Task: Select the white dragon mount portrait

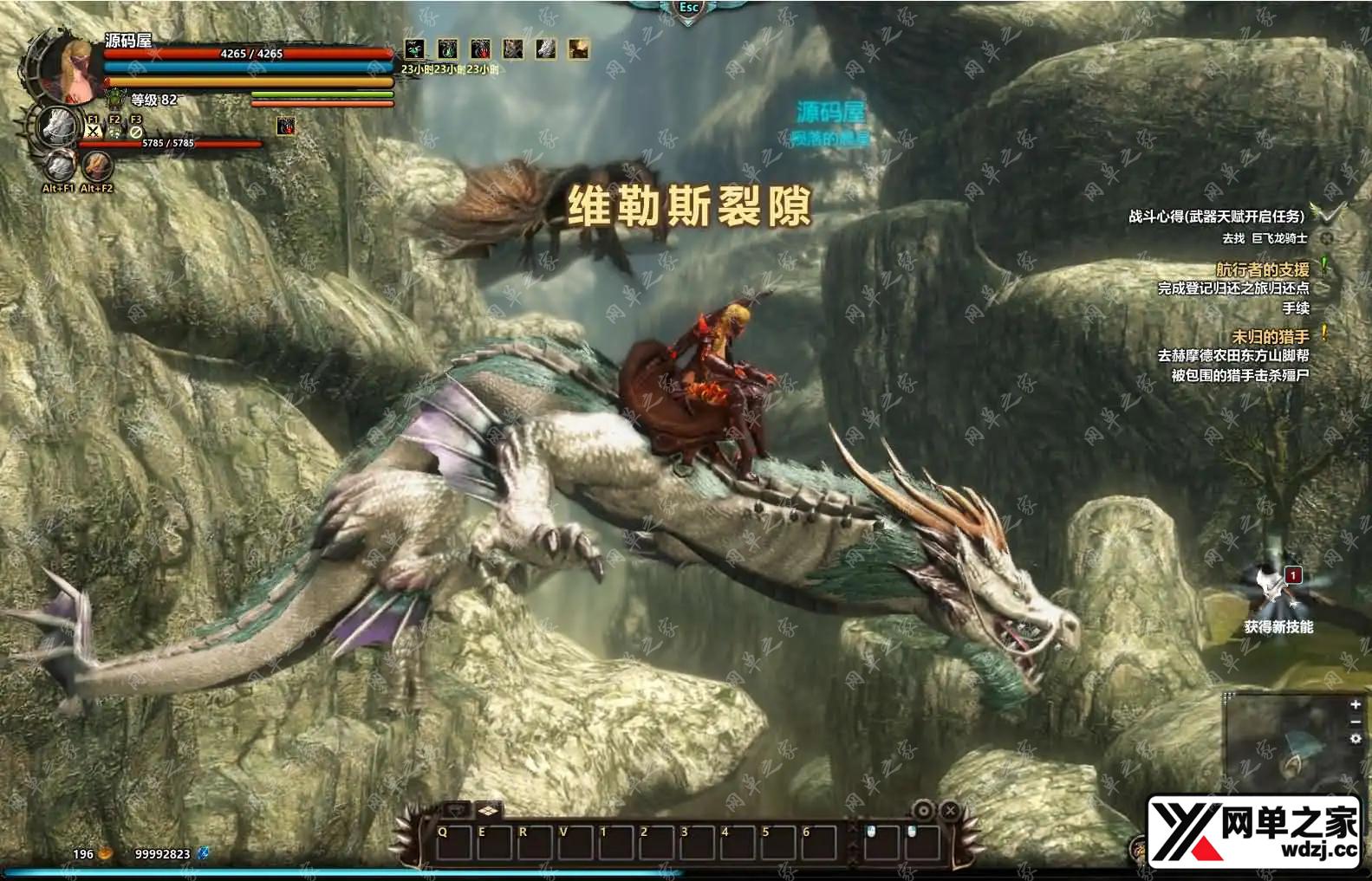Action: [x=57, y=126]
